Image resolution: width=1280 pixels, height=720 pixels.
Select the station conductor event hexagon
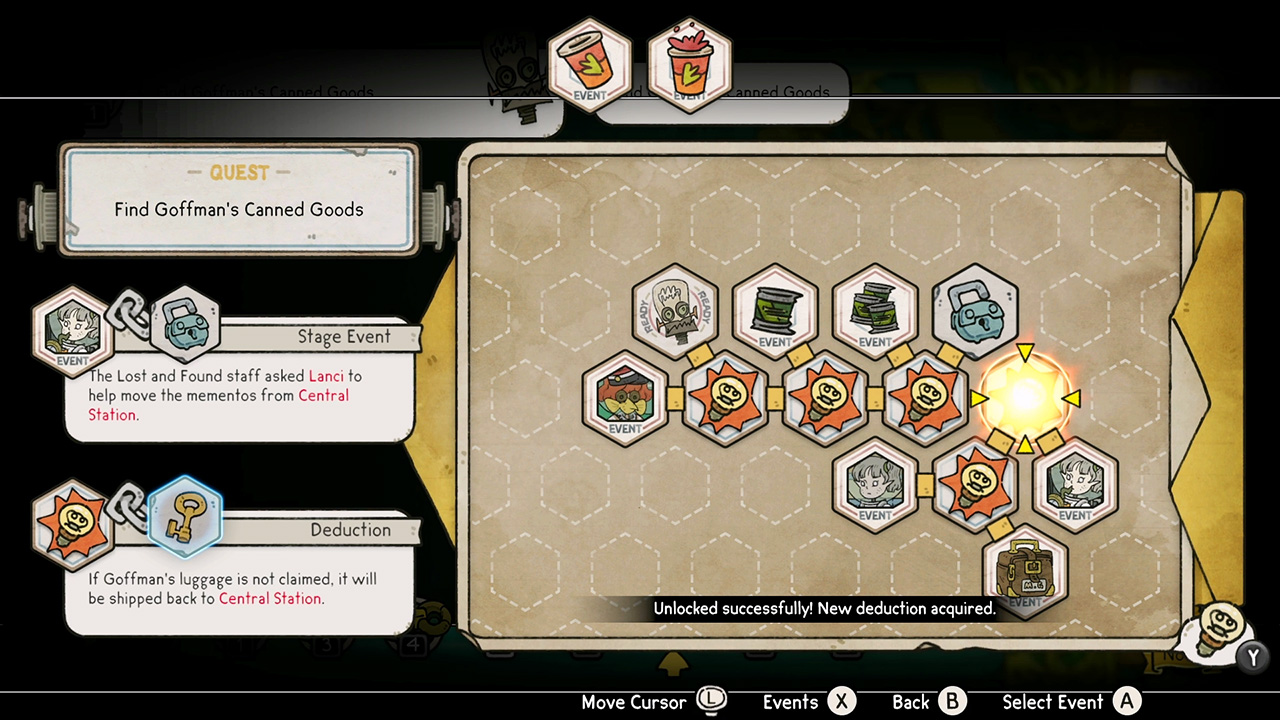tap(625, 399)
